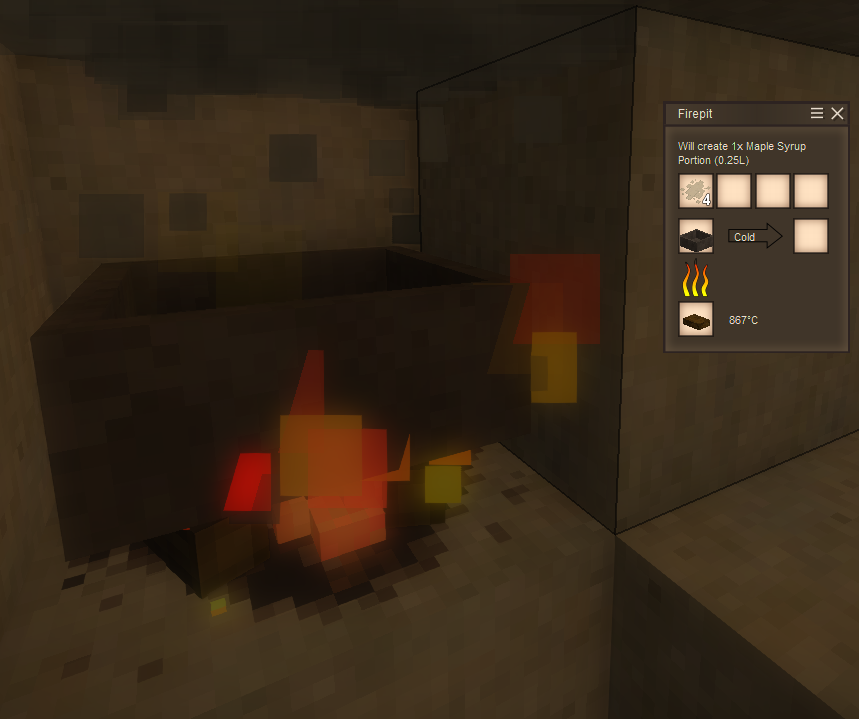Open the Firepit window options menu

817,114
